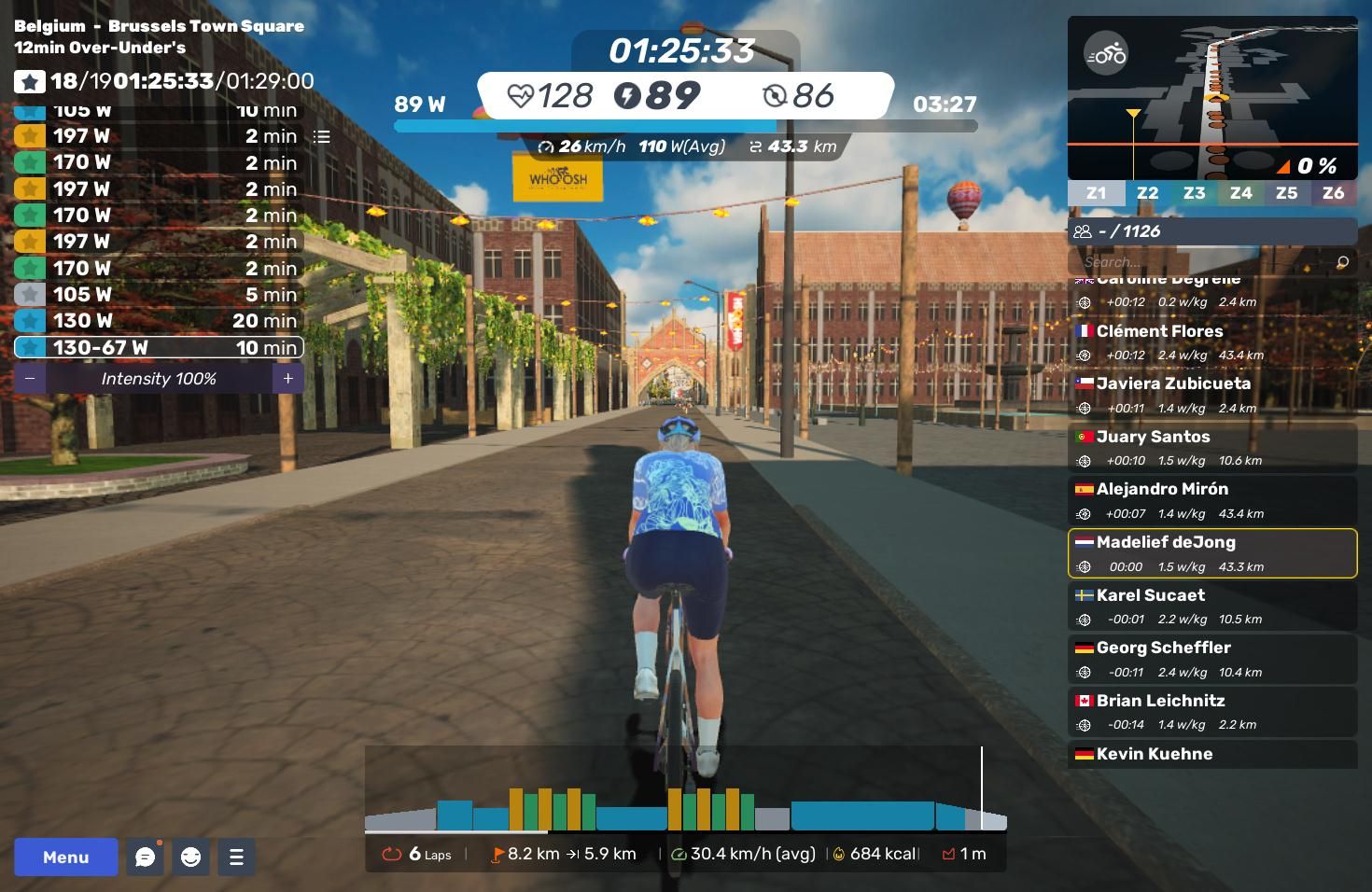This screenshot has width=1372, height=892.
Task: Decrease workout intensity with the minus button
Action: (30, 379)
